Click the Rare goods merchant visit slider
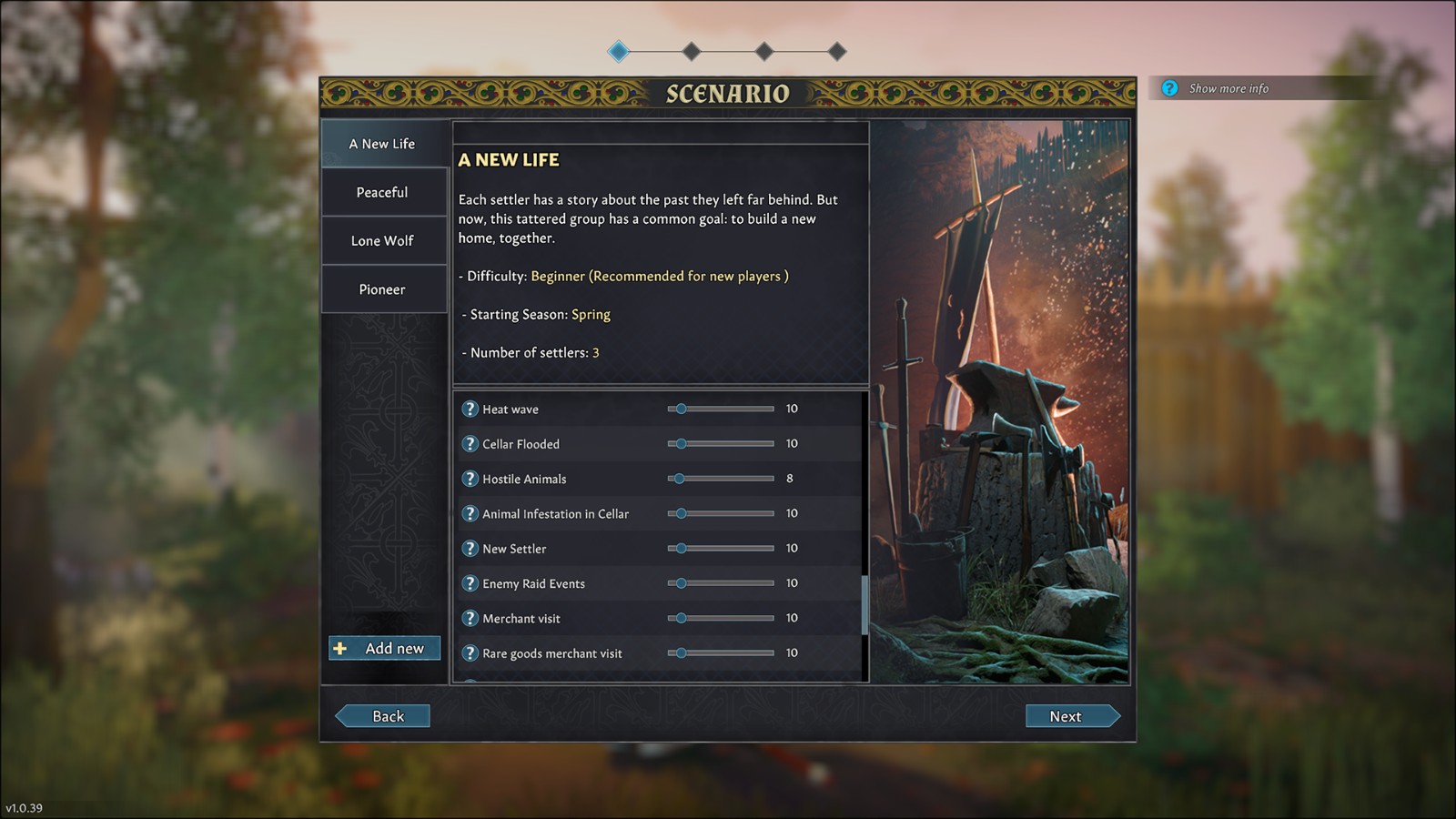 [x=721, y=653]
